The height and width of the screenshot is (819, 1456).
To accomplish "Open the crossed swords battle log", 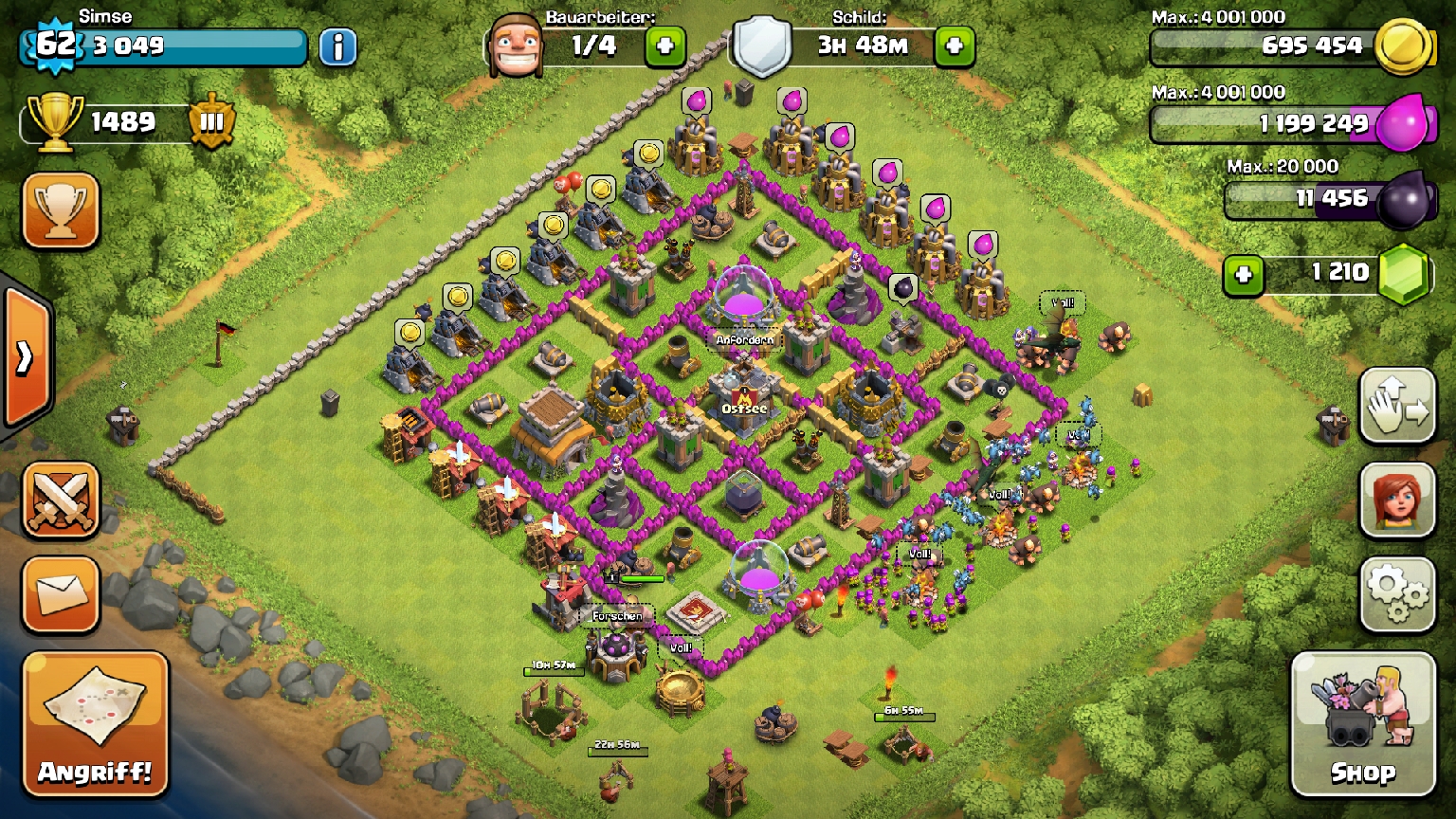I will [x=61, y=500].
